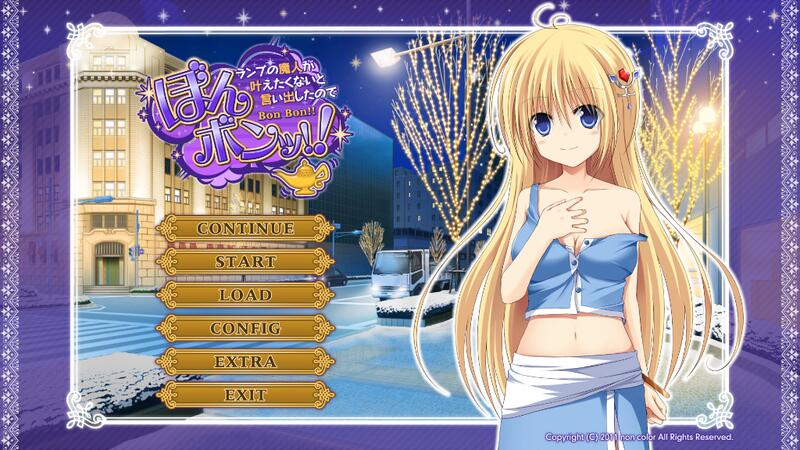Viewport: 800px width, 450px height.
Task: Open the LOAD save menu
Action: click(245, 294)
